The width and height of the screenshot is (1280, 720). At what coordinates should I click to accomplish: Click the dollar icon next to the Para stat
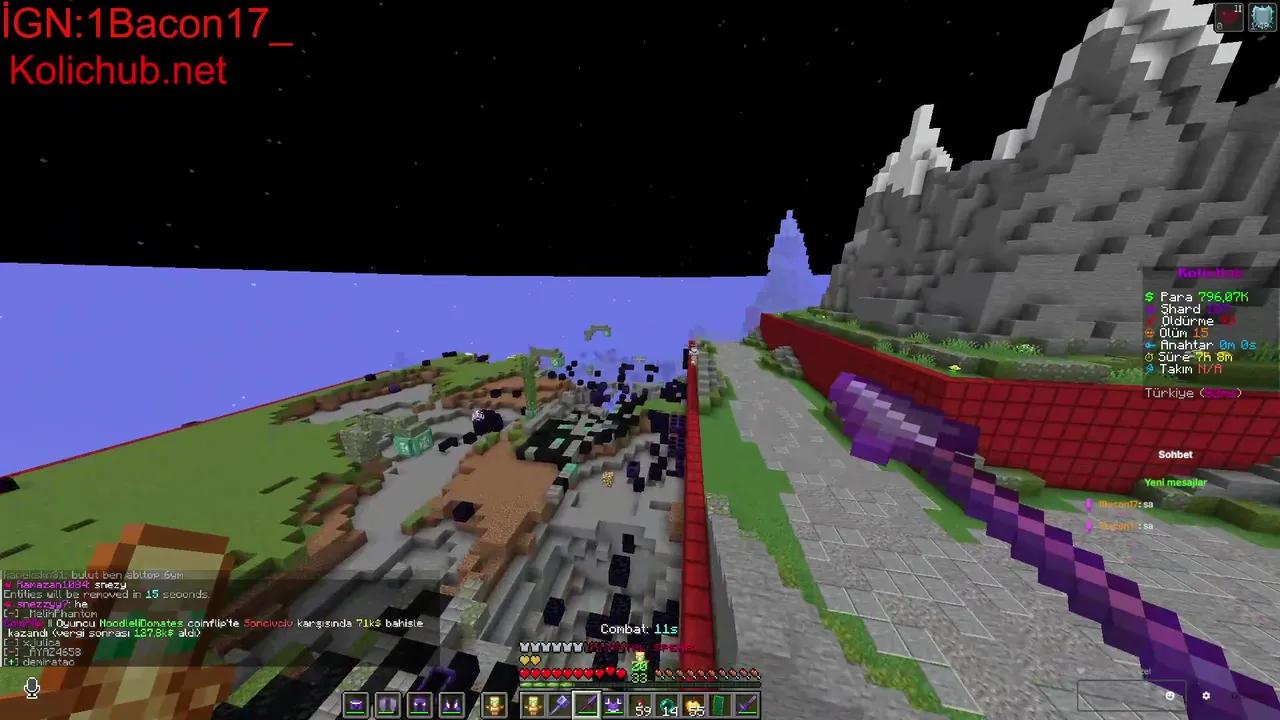(1148, 297)
